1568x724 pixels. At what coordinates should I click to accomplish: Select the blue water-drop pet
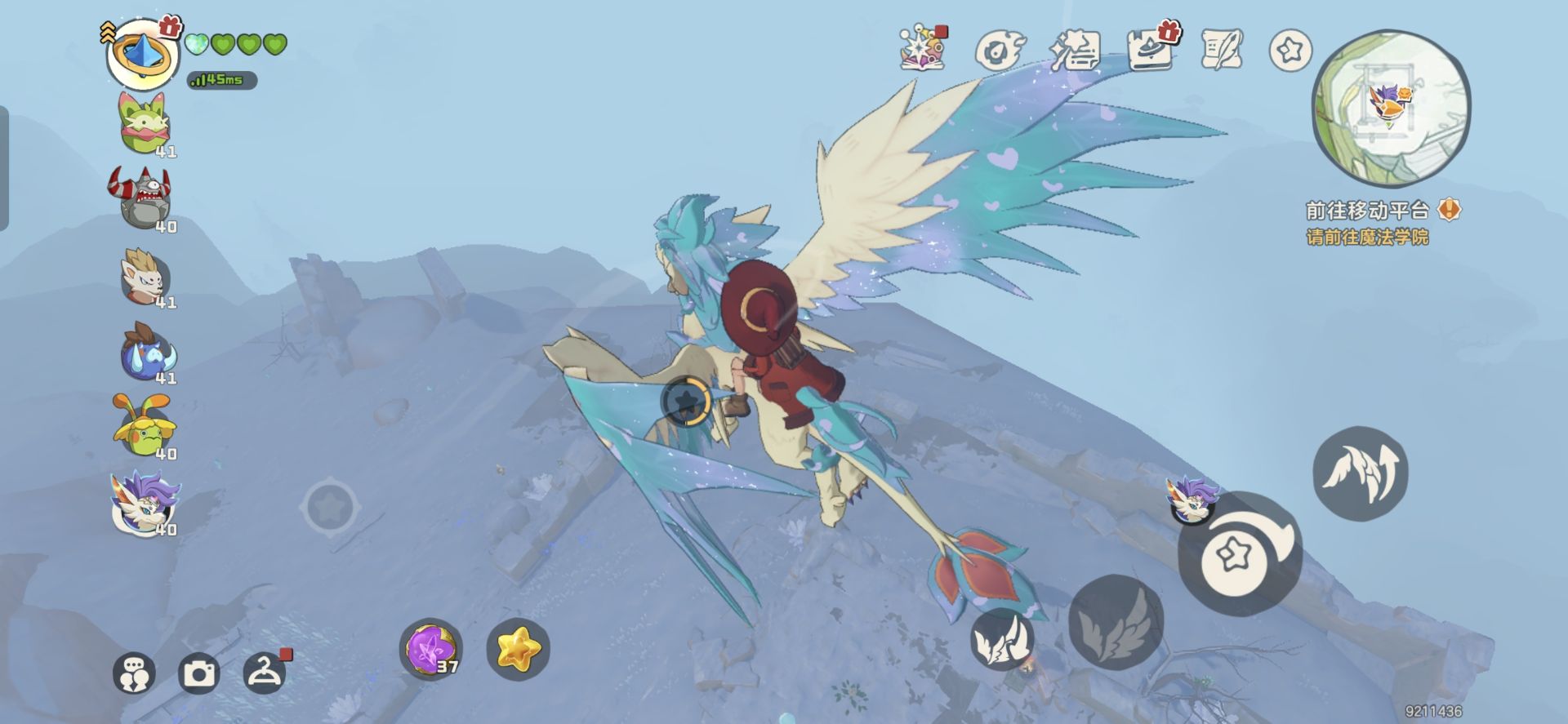[147, 353]
